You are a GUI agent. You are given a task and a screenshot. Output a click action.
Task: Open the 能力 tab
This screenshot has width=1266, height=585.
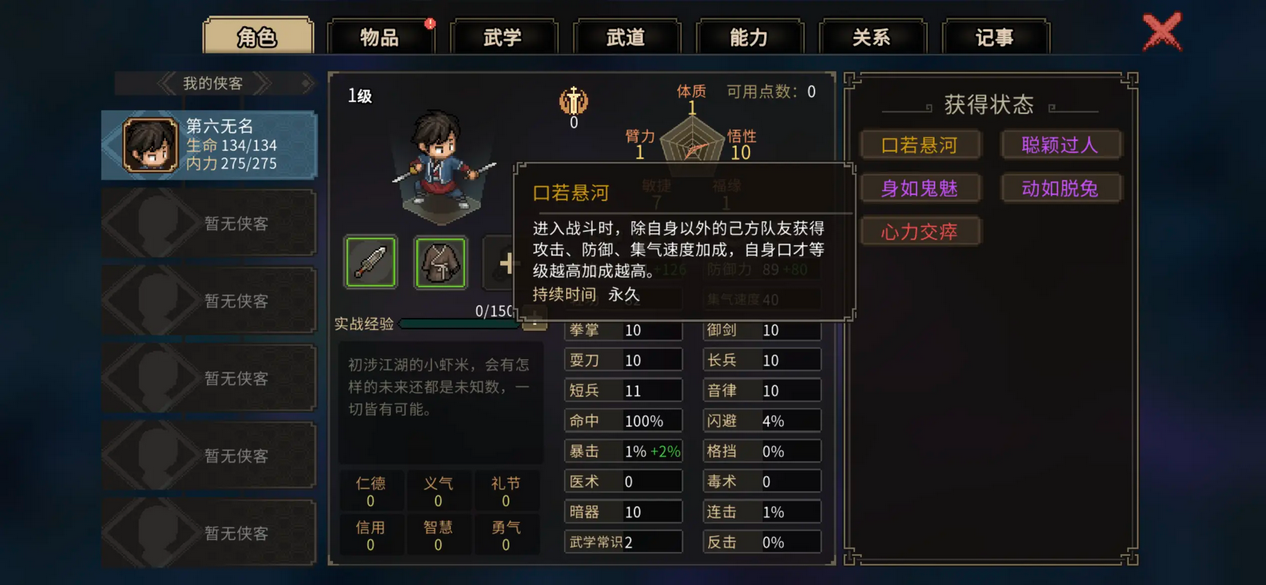pos(749,38)
